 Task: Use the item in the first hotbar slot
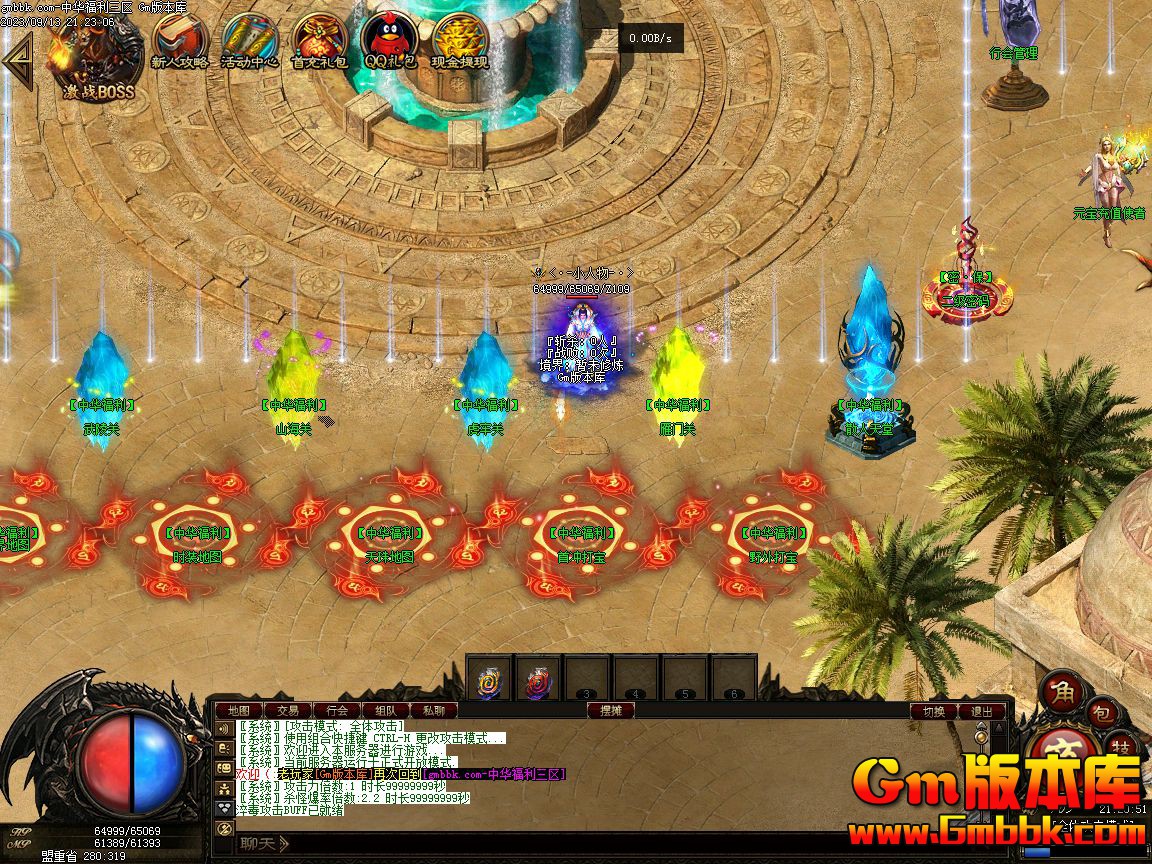click(x=489, y=680)
